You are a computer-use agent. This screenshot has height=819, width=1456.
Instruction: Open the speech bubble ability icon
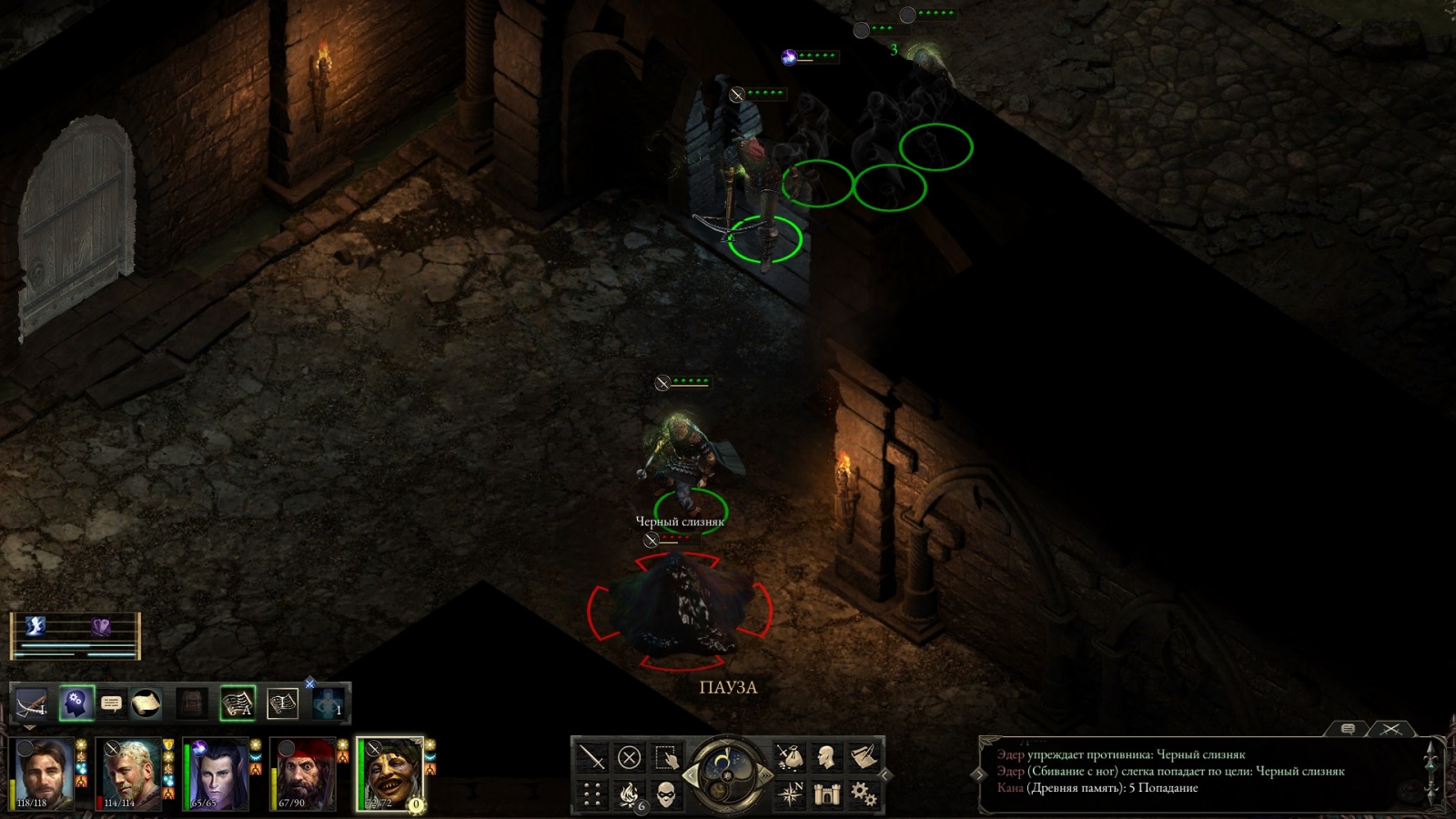coord(111,703)
